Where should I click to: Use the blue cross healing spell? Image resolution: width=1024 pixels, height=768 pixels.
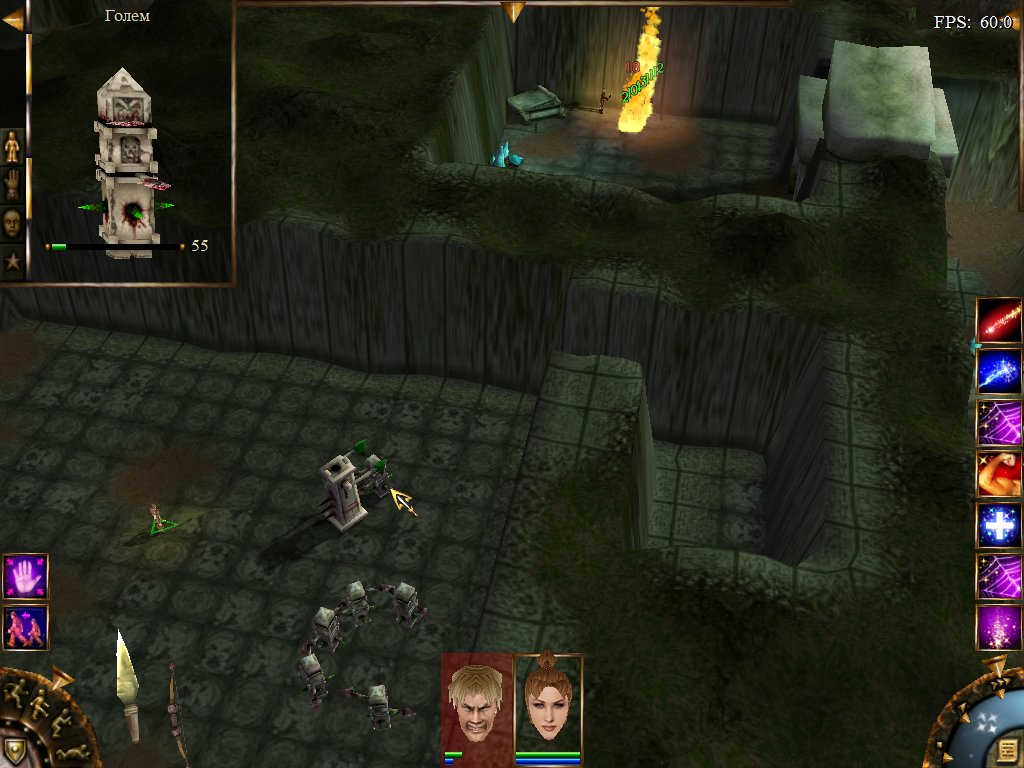(x=998, y=525)
